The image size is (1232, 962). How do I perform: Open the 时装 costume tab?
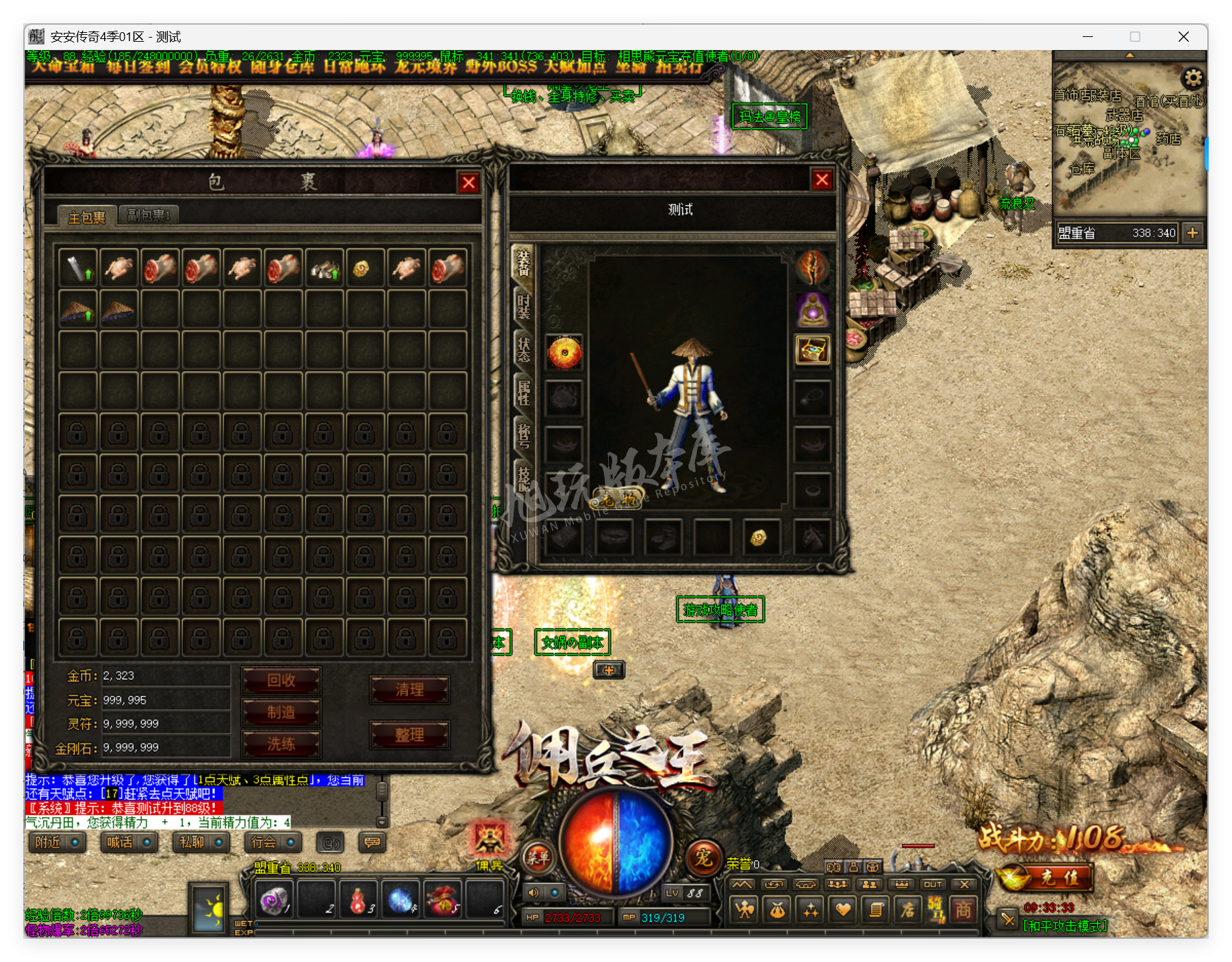[x=524, y=306]
